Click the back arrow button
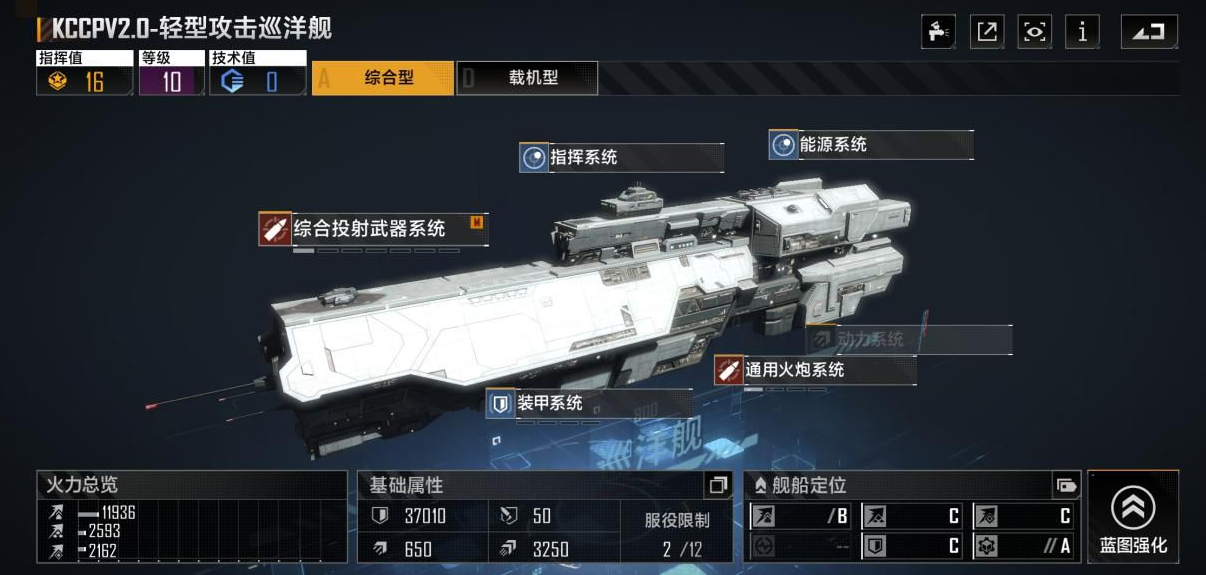This screenshot has width=1206, height=575. pyautogui.click(x=1148, y=32)
